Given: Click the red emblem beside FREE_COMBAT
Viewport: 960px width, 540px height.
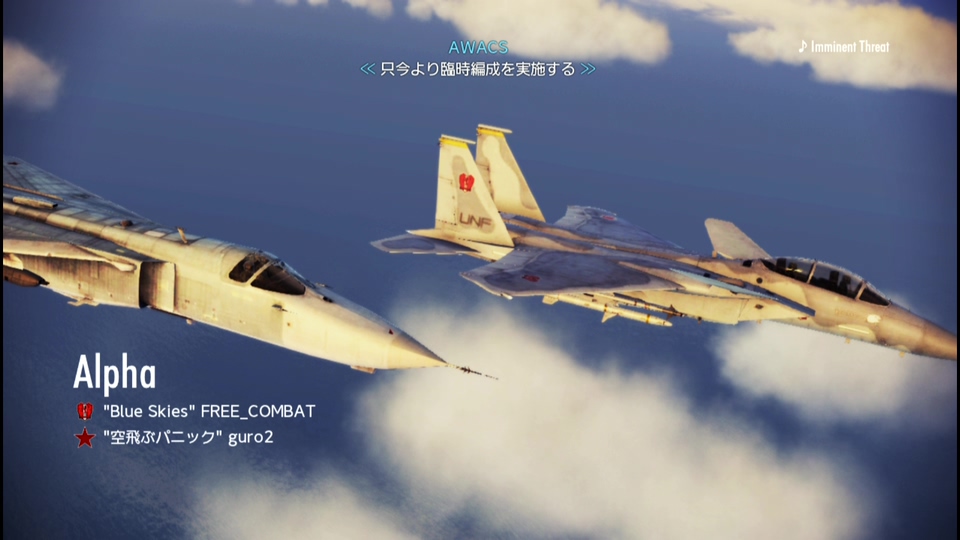Looking at the screenshot, I should (x=85, y=411).
